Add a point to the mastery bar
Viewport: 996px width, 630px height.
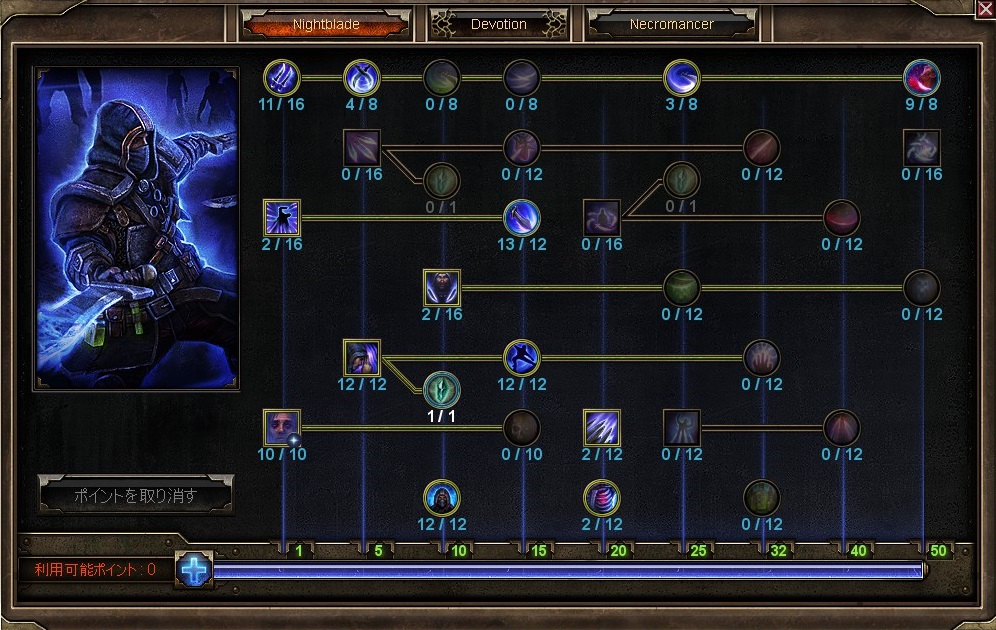pos(194,570)
